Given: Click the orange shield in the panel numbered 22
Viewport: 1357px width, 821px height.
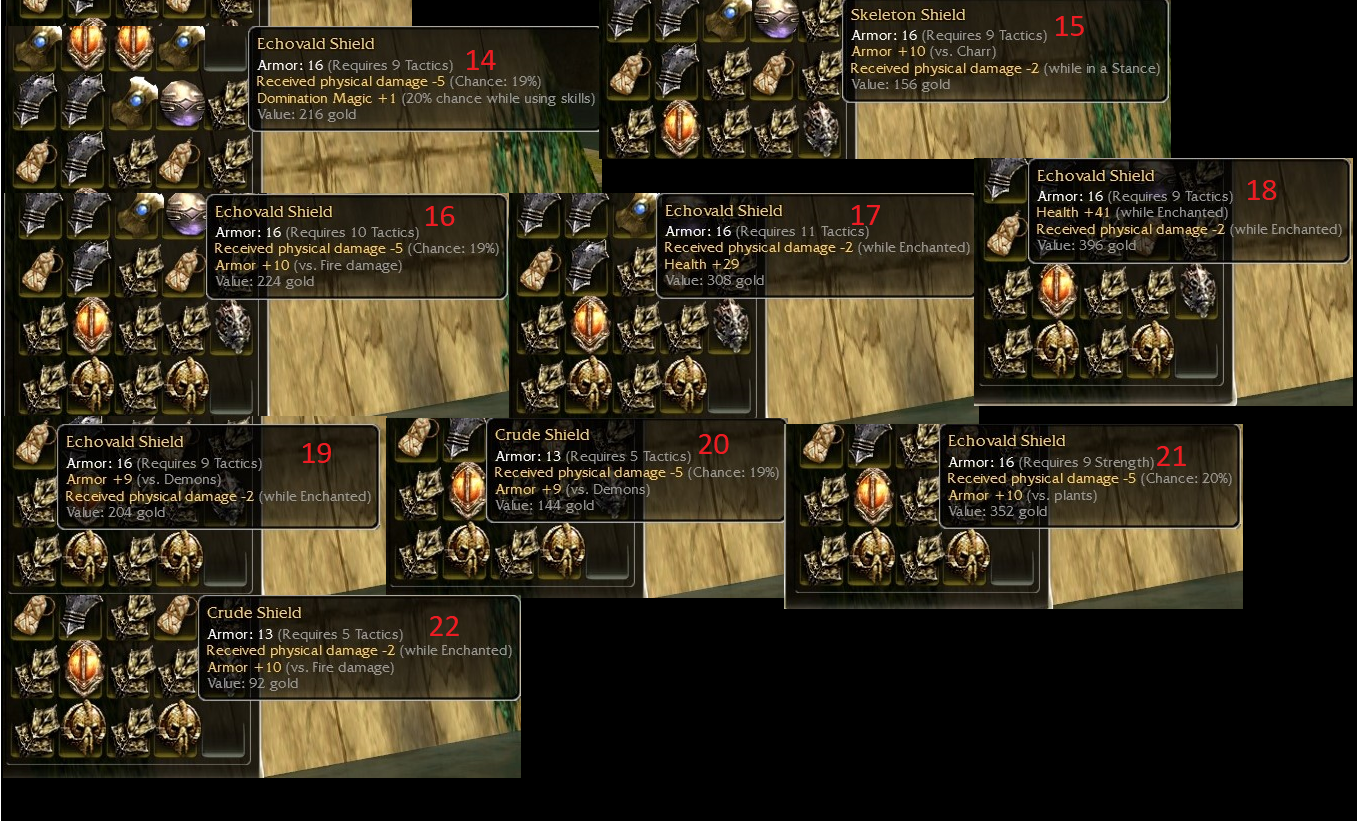Looking at the screenshot, I should 86,665.
